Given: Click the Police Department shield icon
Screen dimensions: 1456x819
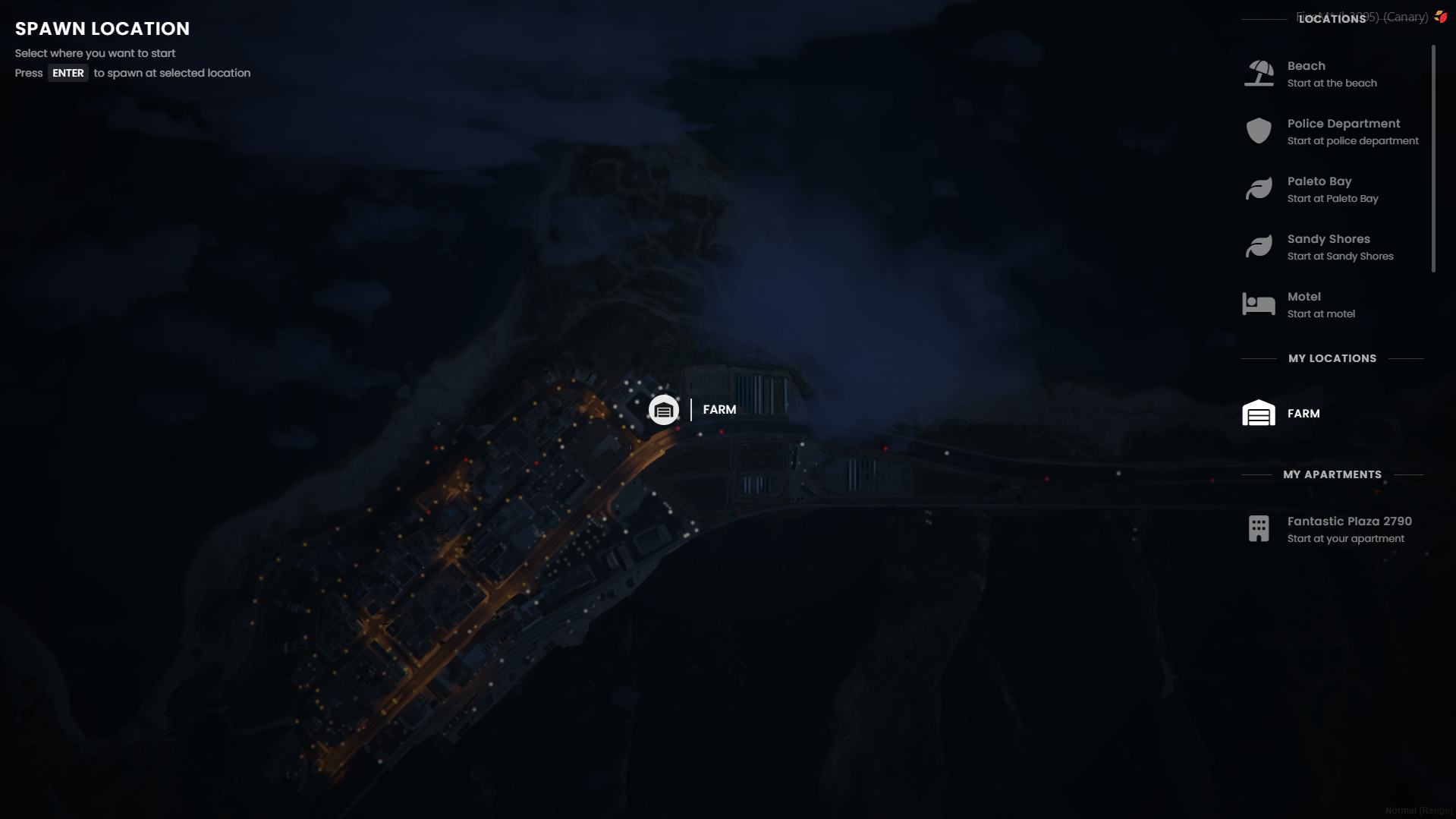Looking at the screenshot, I should [x=1259, y=131].
